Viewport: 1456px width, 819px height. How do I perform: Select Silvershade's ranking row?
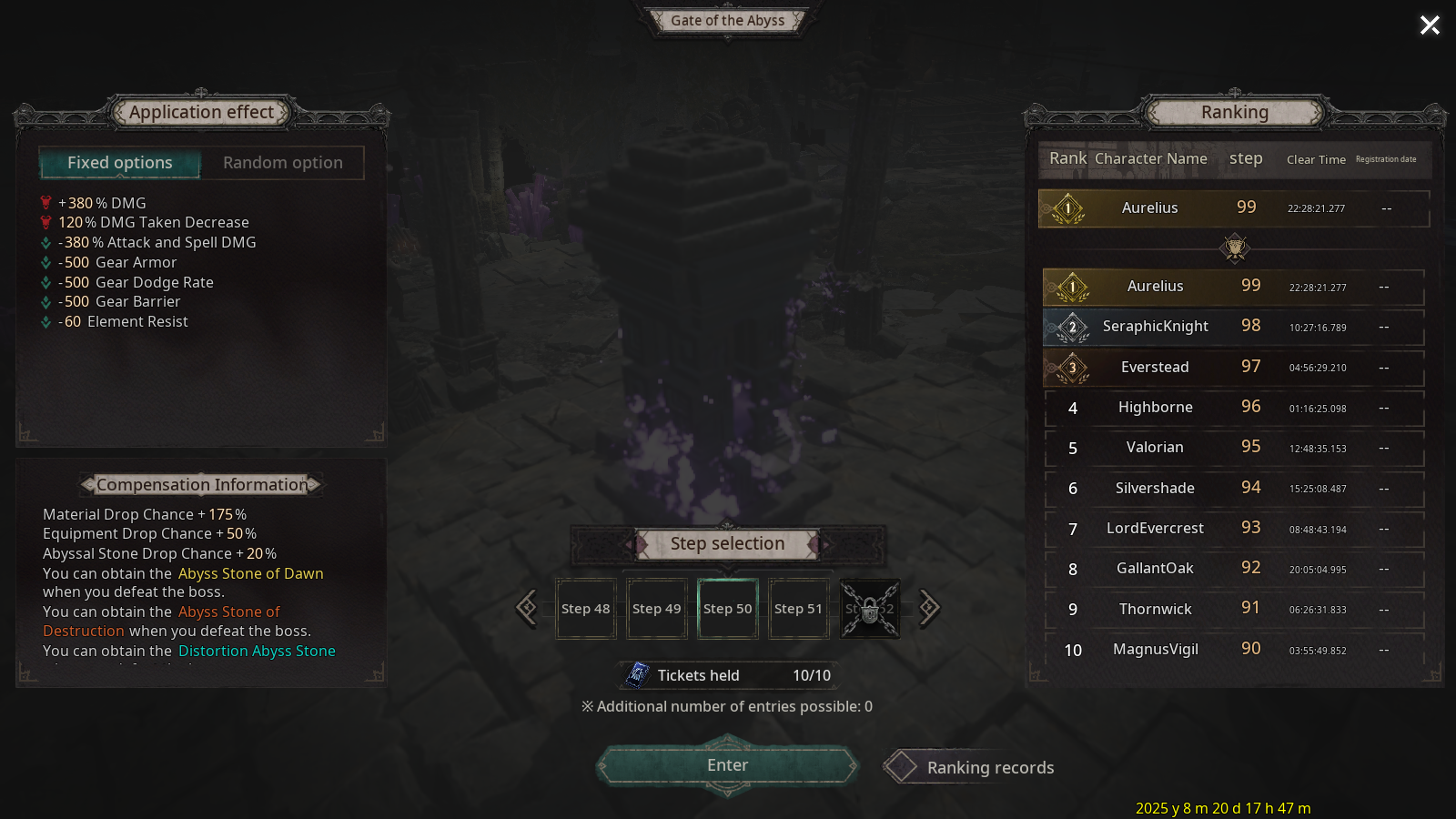click(1233, 489)
